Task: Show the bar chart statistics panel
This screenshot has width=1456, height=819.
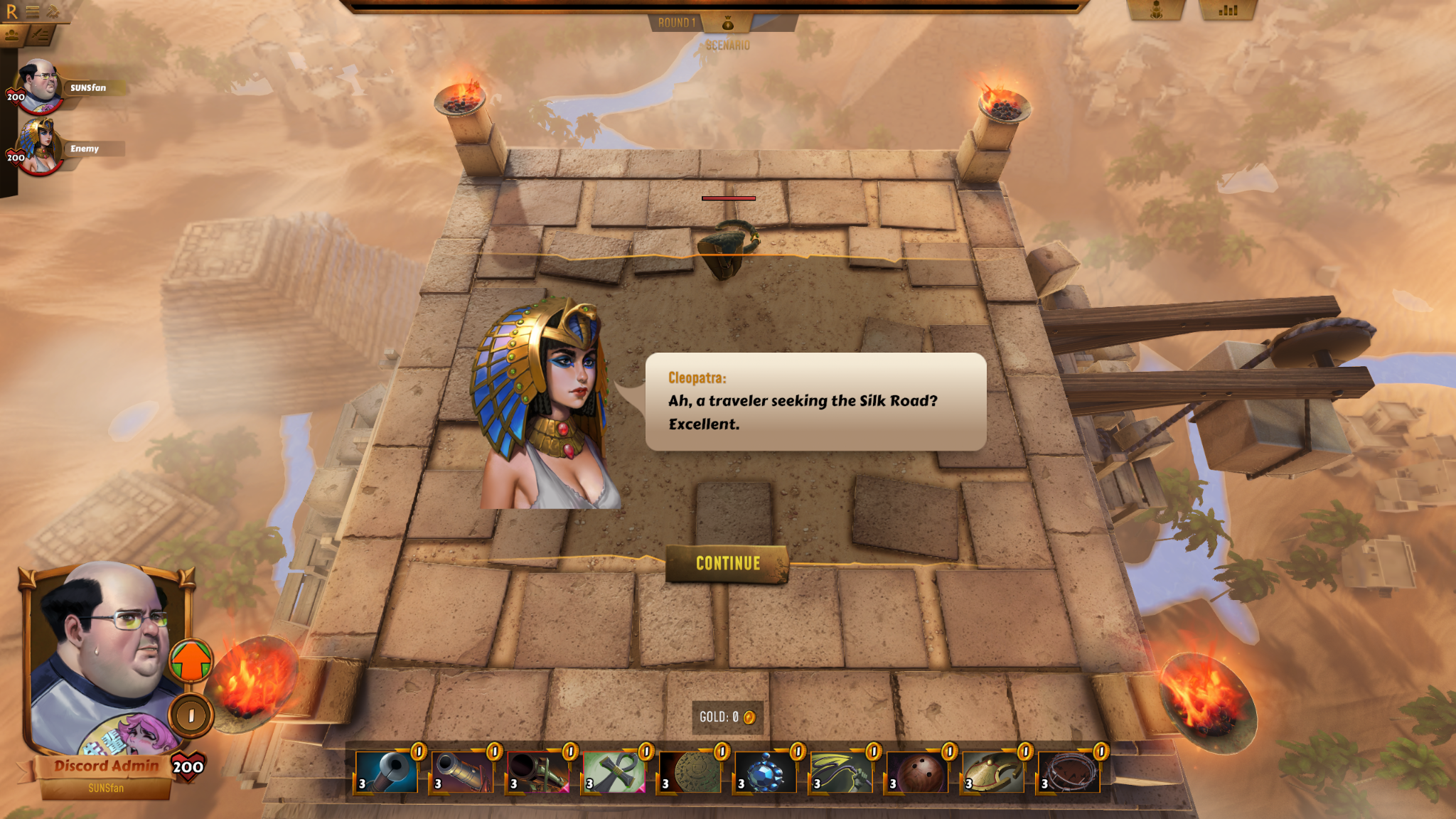Action: coord(1228,11)
